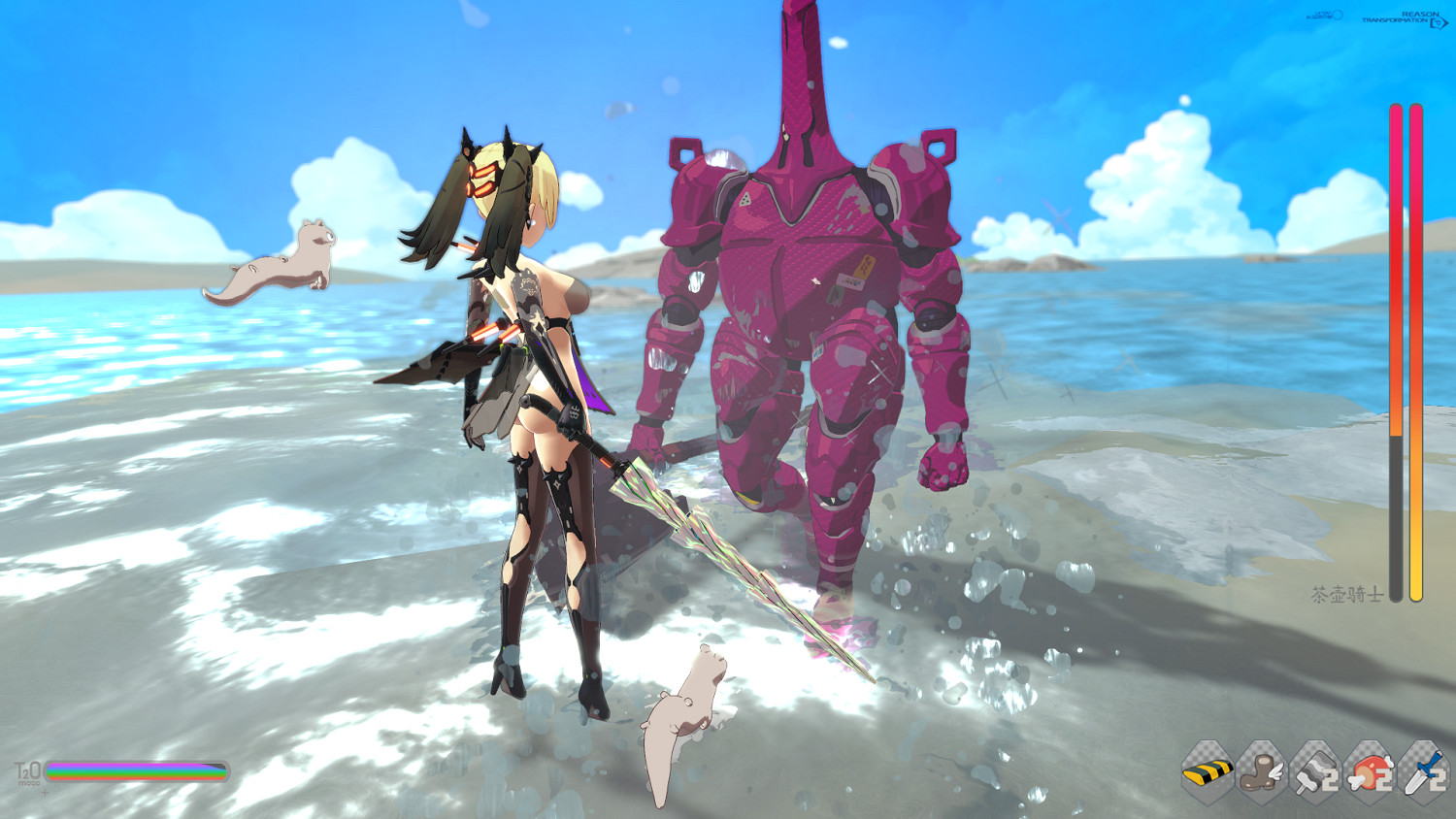Select the striped yellow-black bar item
The image size is (1456, 819).
[1207, 774]
